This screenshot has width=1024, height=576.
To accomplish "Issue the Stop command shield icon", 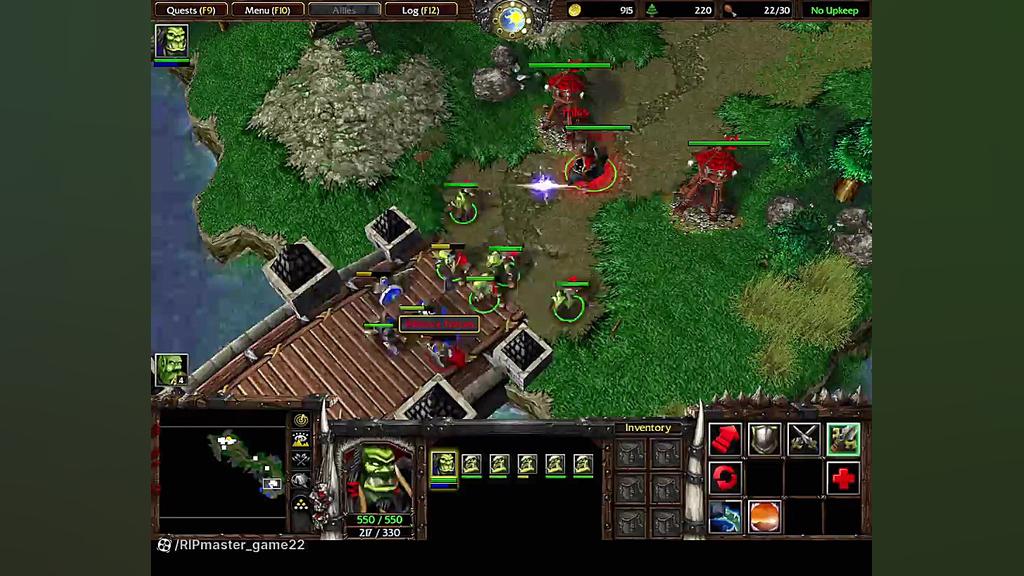I will pos(765,438).
